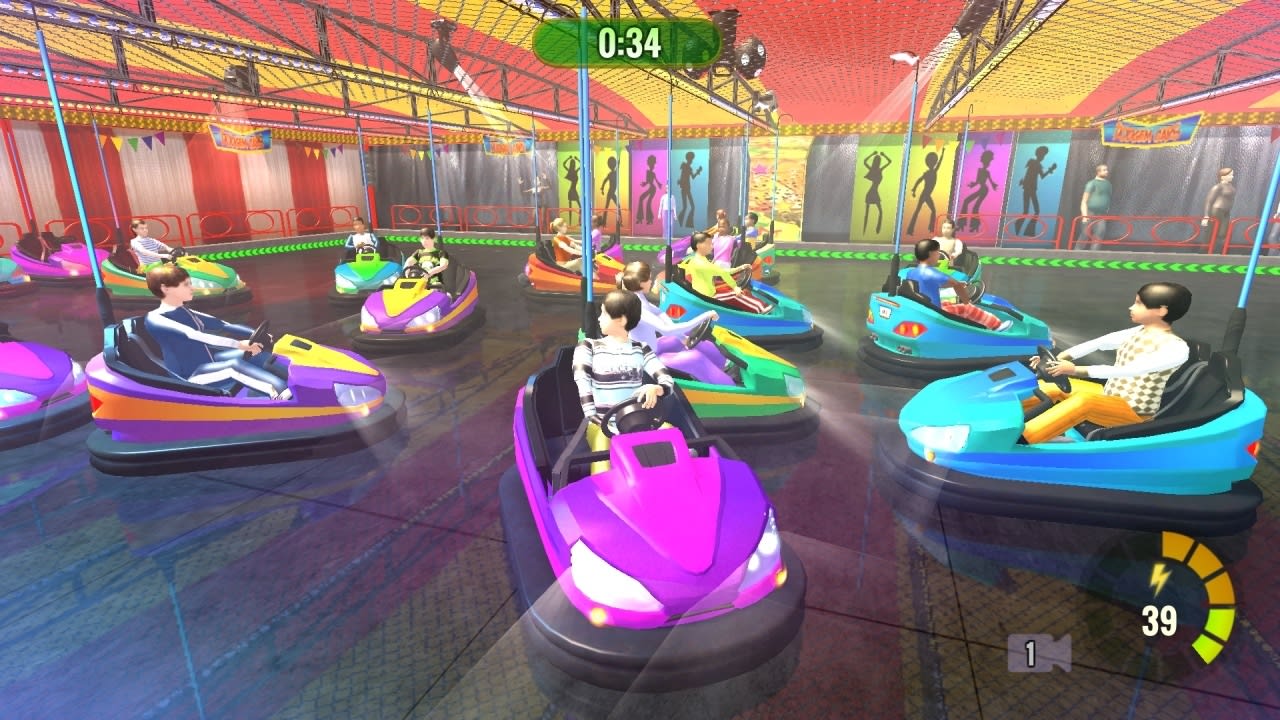Viewport: 1280px width, 720px height.
Task: Click the boost counter showing 39
Action: point(1160,618)
